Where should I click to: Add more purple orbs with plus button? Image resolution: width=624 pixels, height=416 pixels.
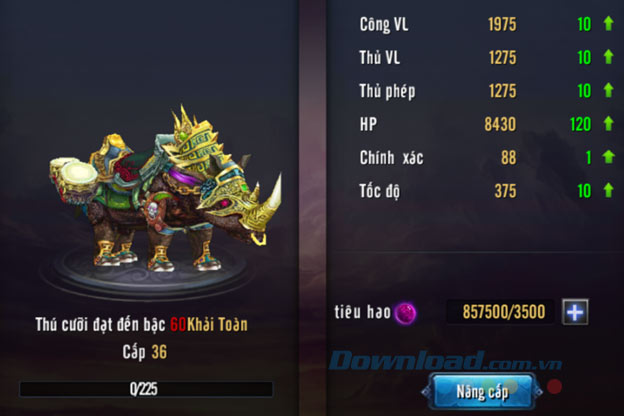point(575,312)
